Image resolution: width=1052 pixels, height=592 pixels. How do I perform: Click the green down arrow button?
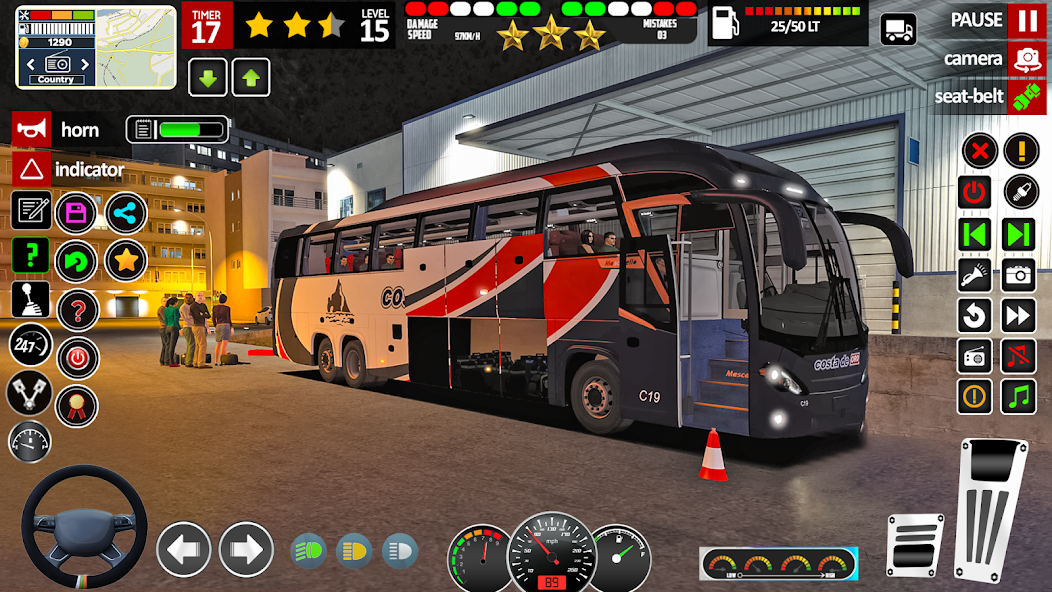point(207,77)
